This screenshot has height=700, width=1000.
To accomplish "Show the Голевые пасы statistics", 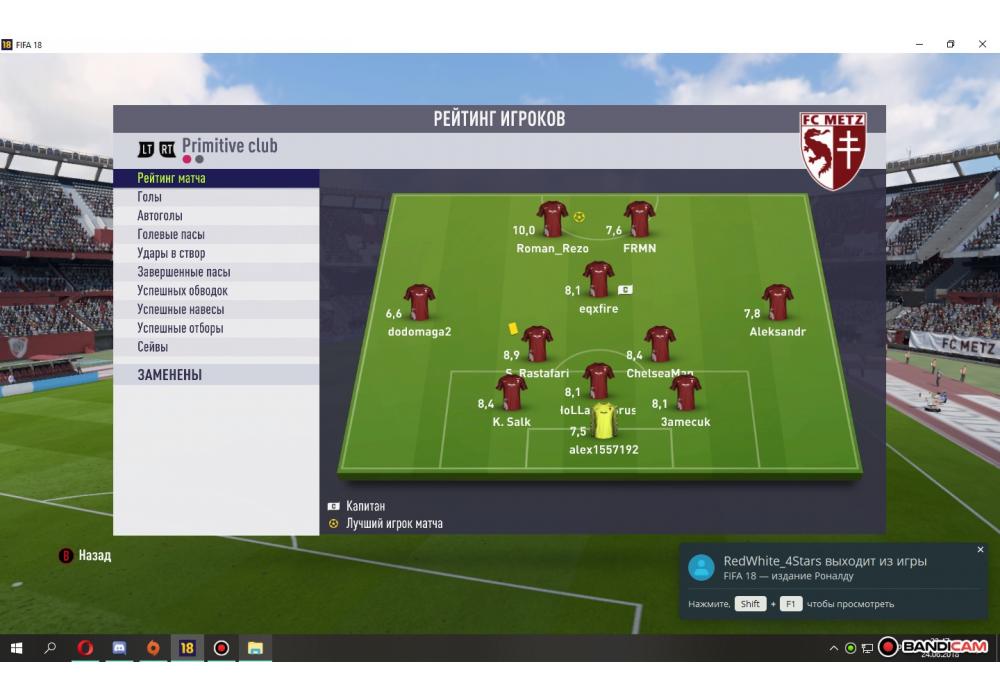I will tap(171, 235).
